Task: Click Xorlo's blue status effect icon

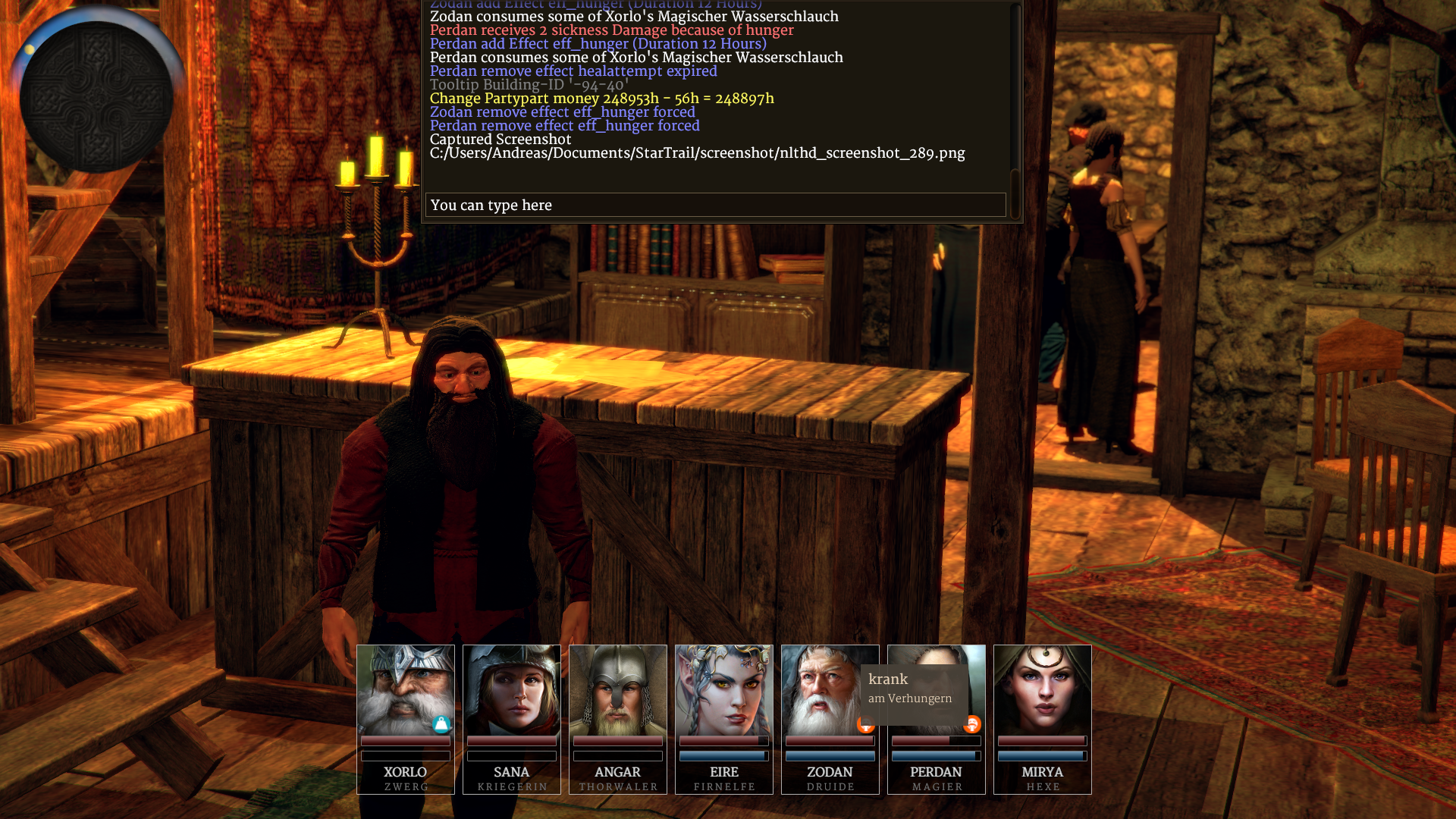Action: click(441, 725)
